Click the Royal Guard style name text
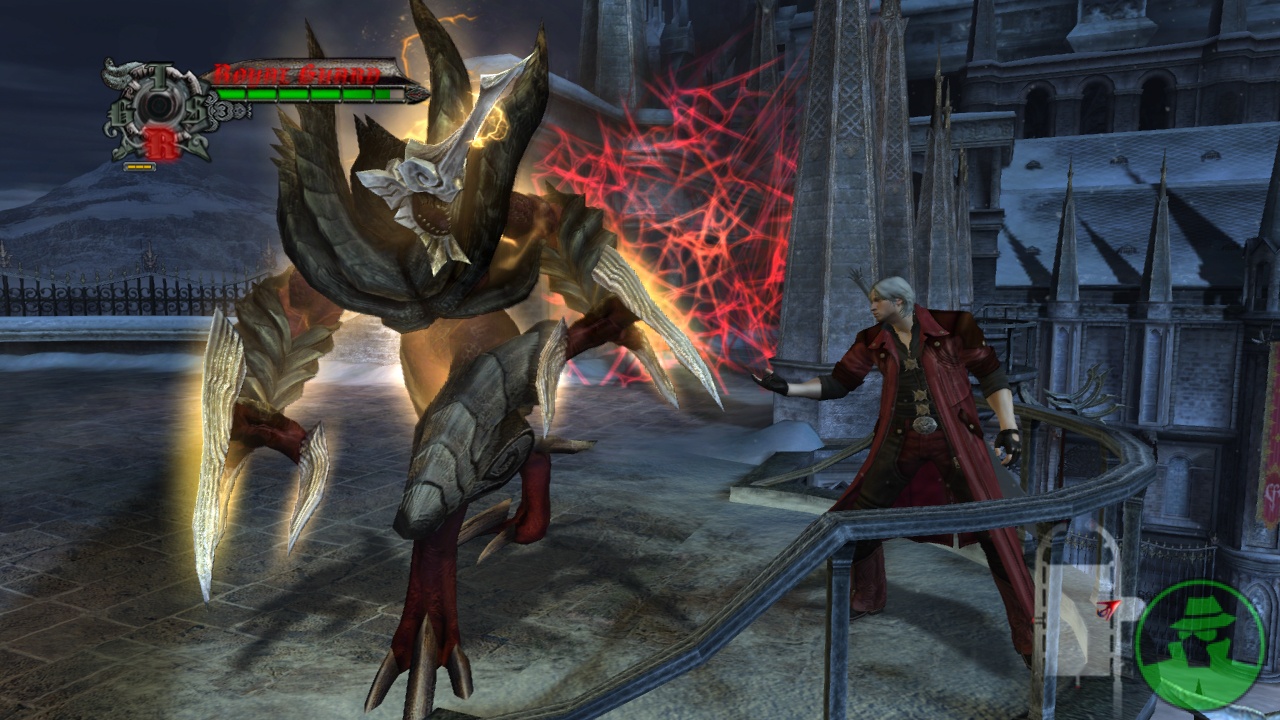This screenshot has height=720, width=1280. [x=294, y=73]
